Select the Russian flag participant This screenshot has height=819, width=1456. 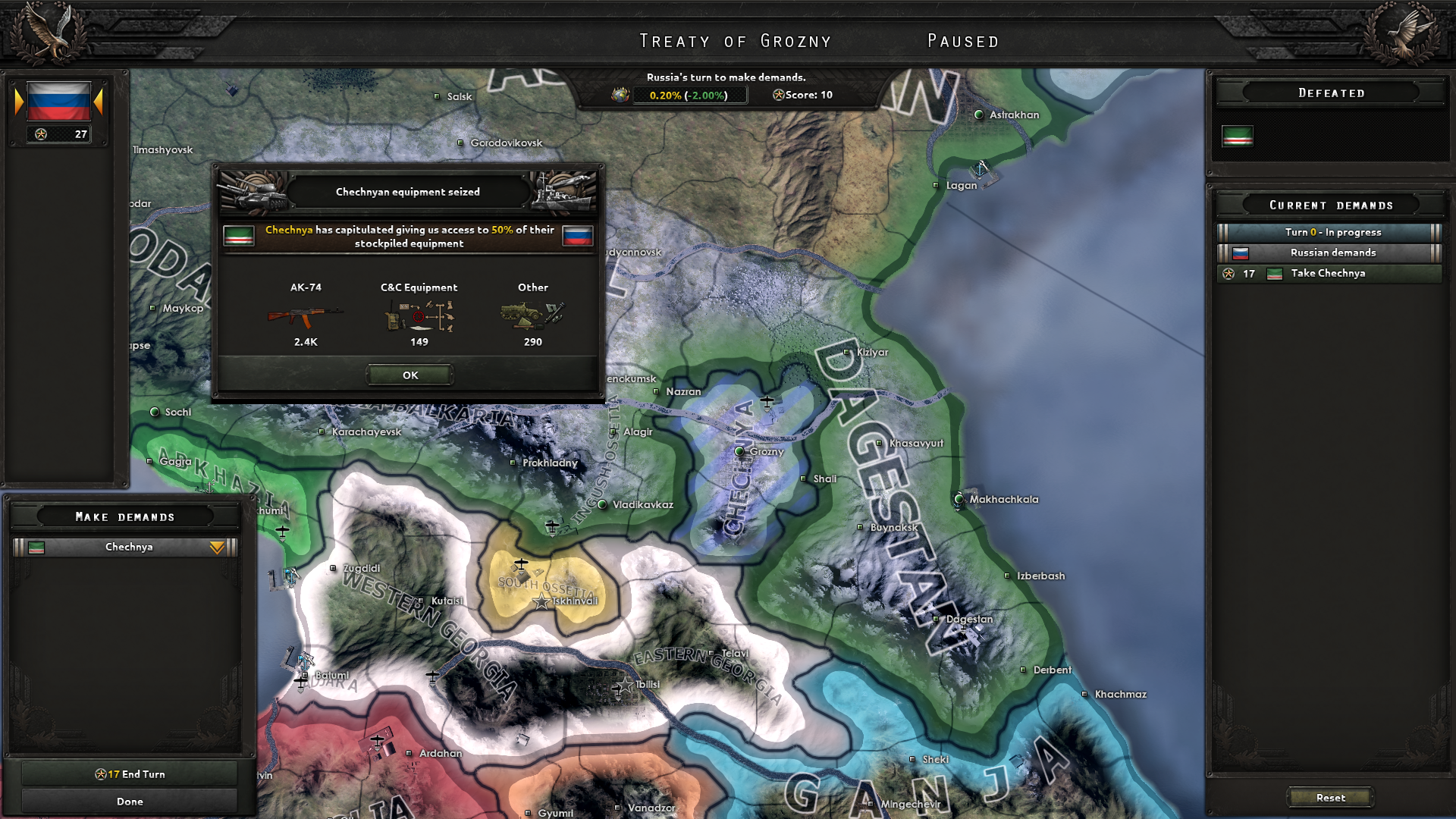pyautogui.click(x=58, y=102)
